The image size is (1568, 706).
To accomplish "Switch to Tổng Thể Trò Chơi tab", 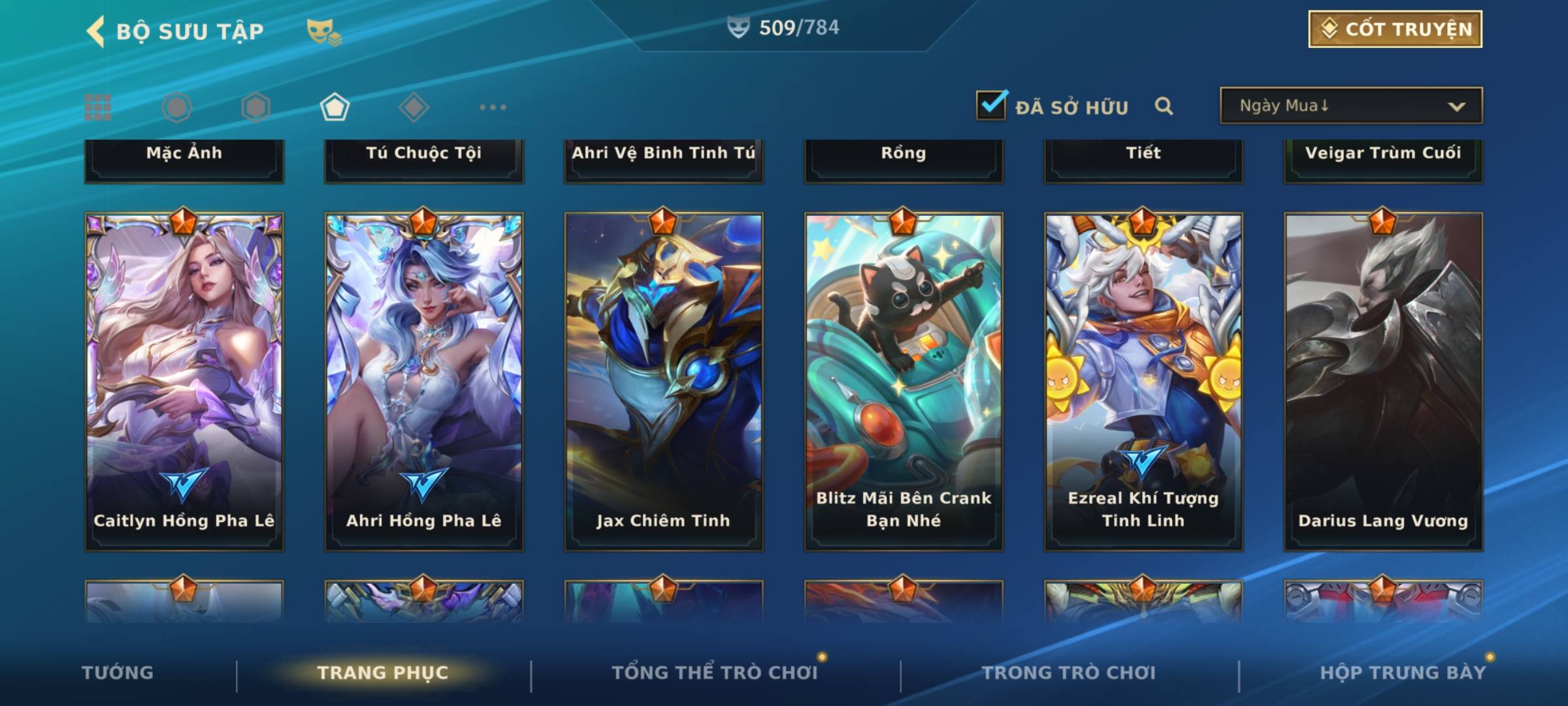I will (x=714, y=673).
